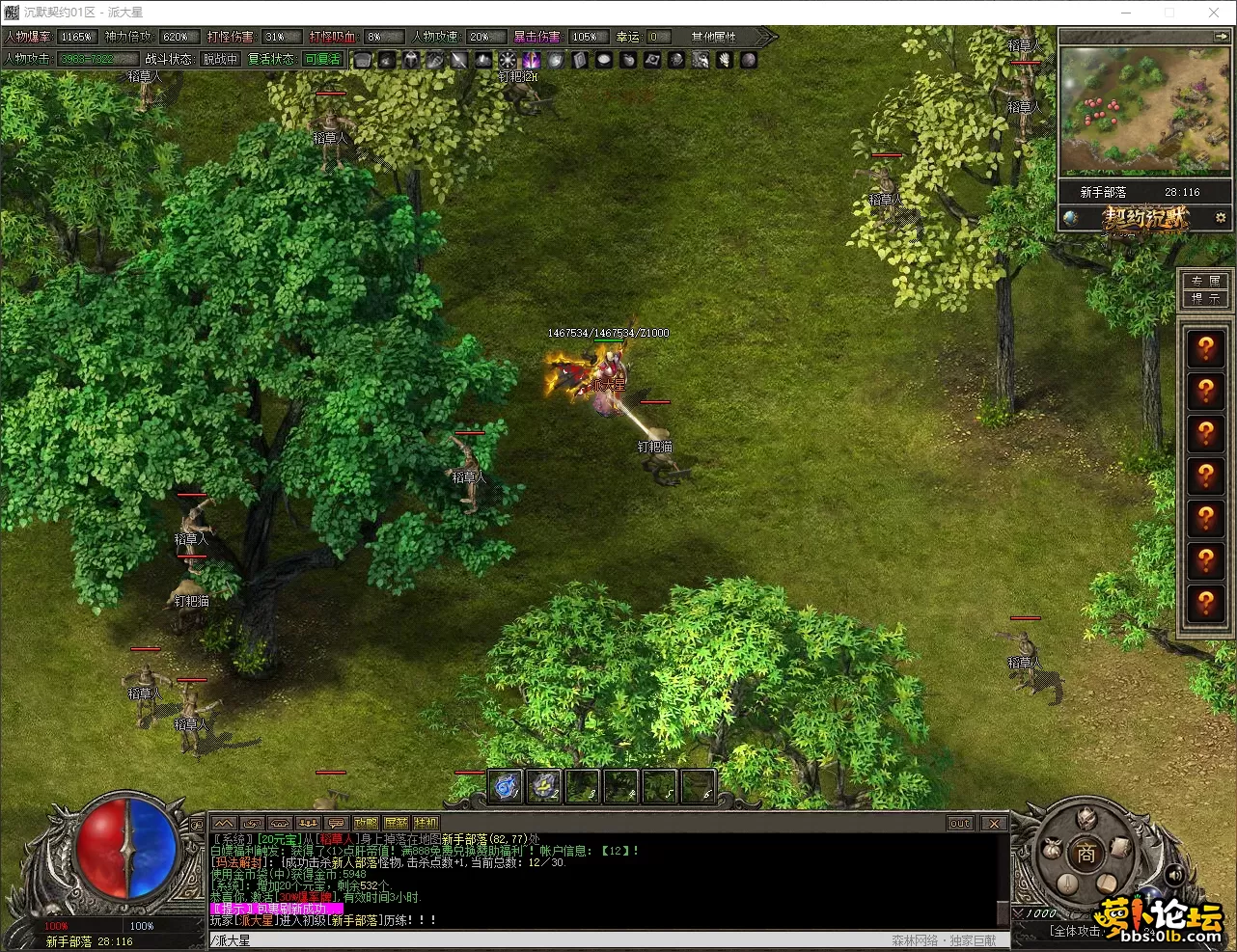Switch to the 攻略 chat tab
This screenshot has height=952, width=1237.
(366, 823)
